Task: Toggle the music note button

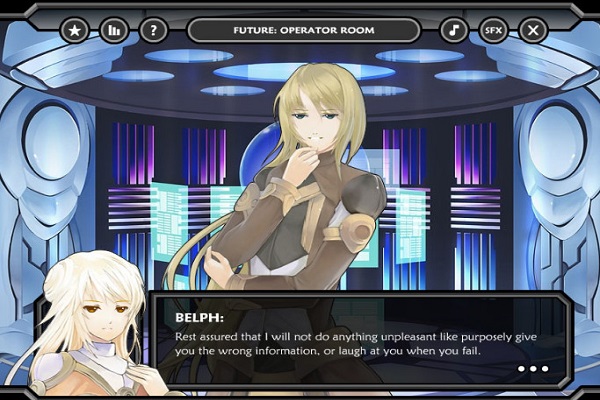Action: pyautogui.click(x=454, y=30)
